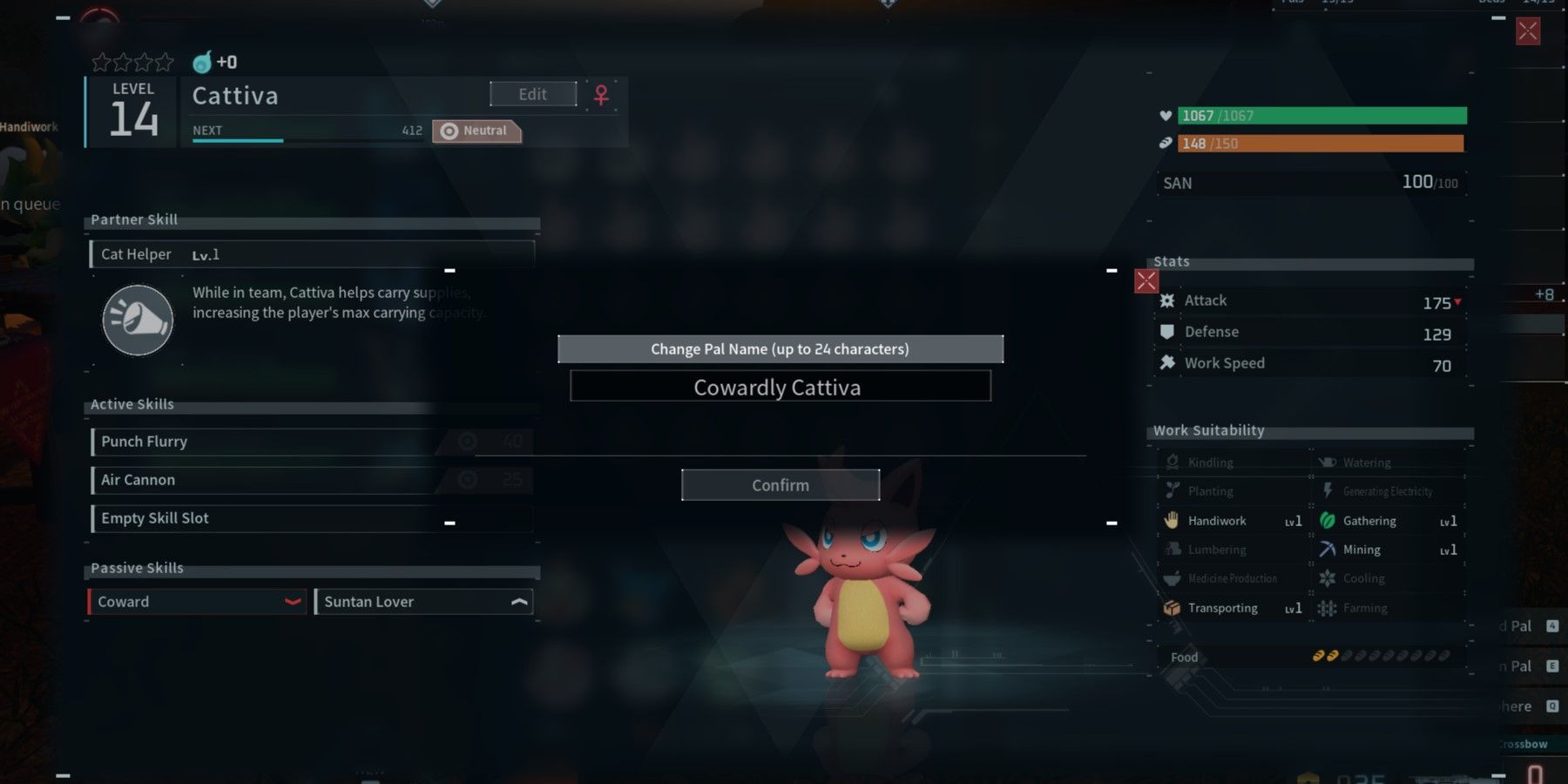Click the pal name text field

(781, 387)
